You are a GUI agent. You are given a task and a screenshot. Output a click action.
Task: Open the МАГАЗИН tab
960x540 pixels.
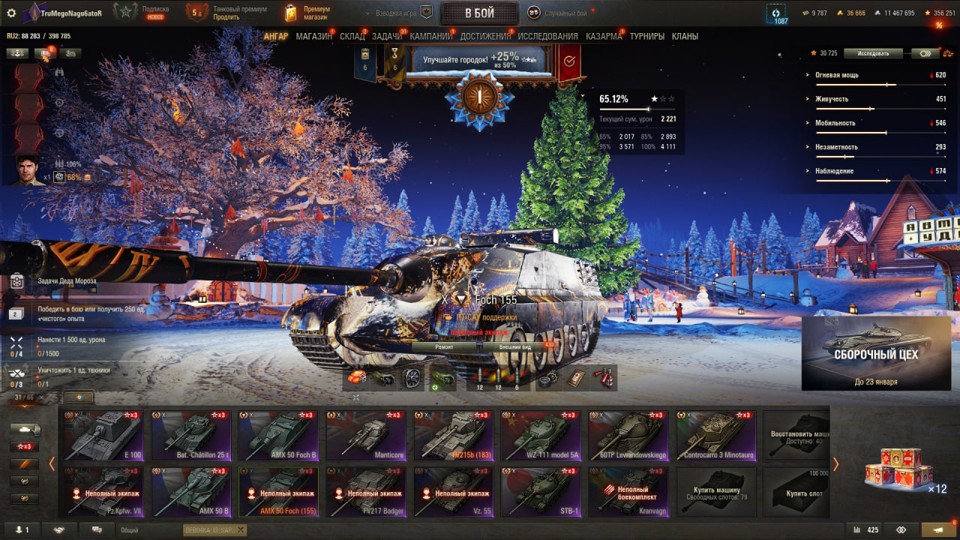(x=314, y=37)
